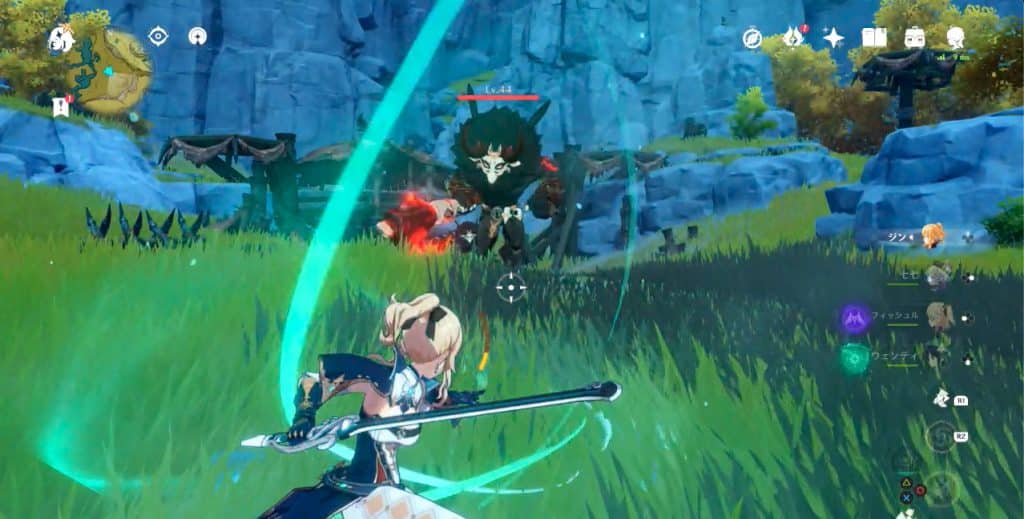Viewport: 1024px width, 519px height.
Task: Click the signal icon beside the eye
Action: (197, 37)
